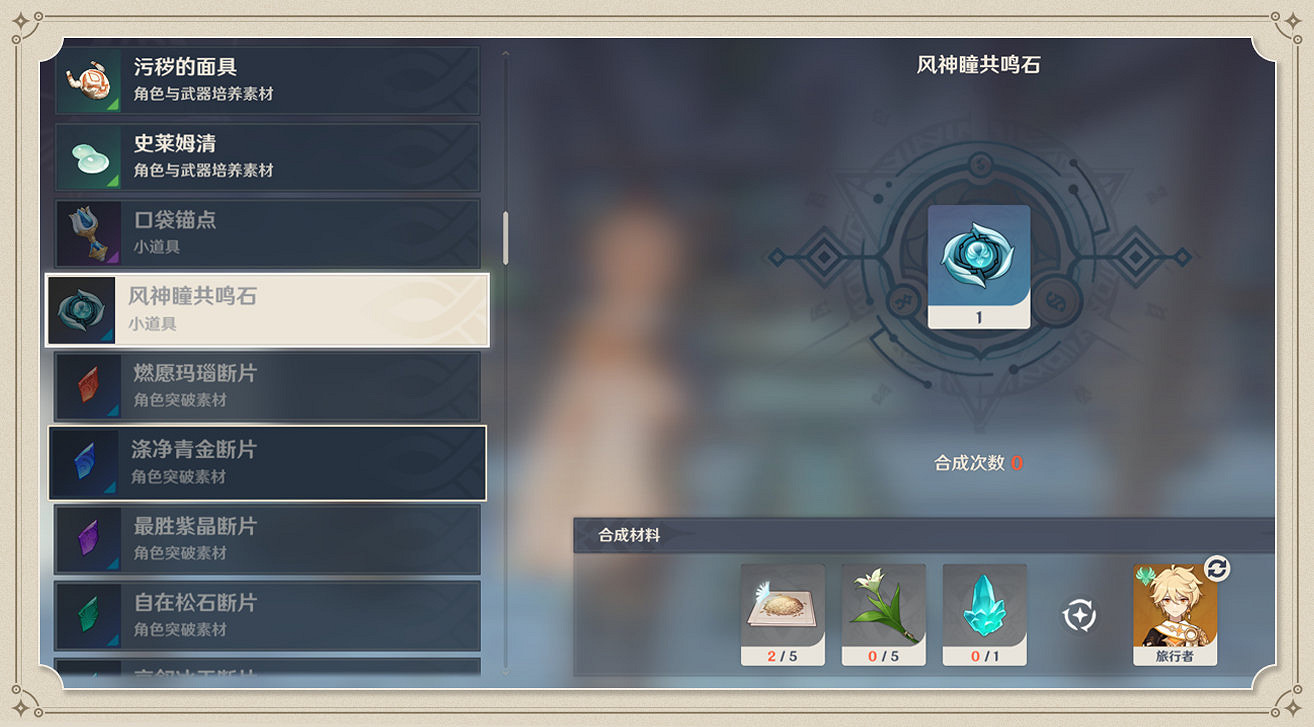Click the 风神瞳共鸣石 swirl icon

click(x=88, y=310)
